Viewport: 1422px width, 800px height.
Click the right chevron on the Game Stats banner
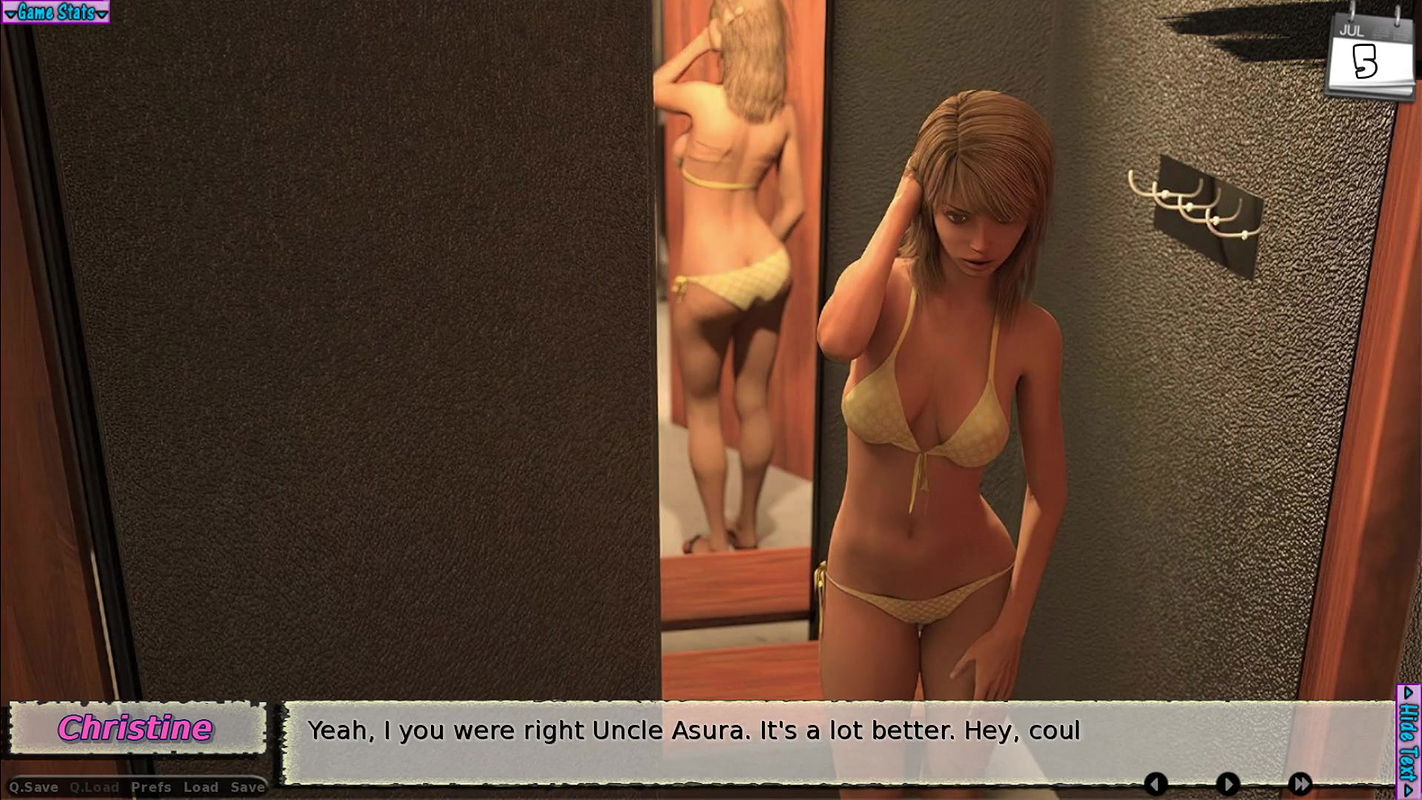pos(103,12)
